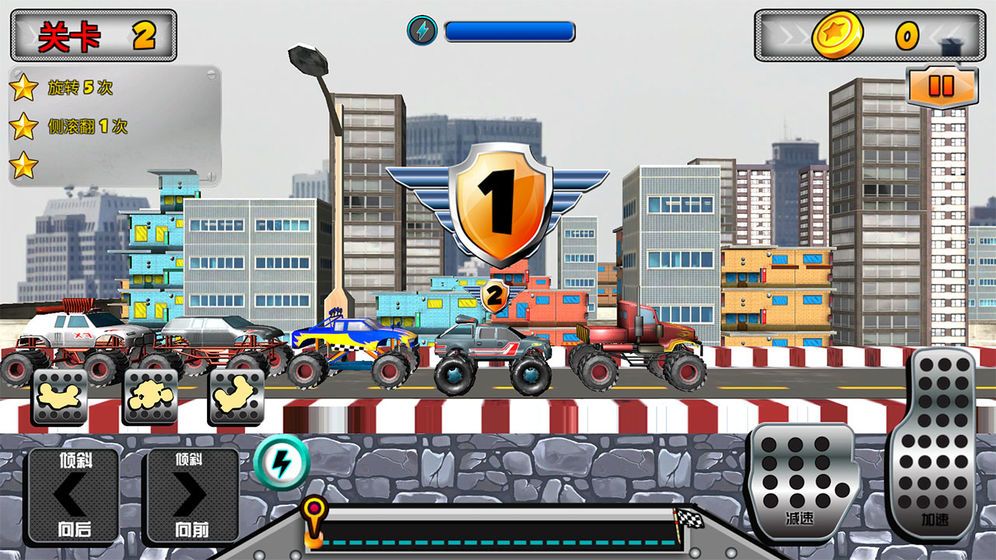The height and width of the screenshot is (560, 996).
Task: Tilt the truck forward (向前)
Action: [192, 495]
